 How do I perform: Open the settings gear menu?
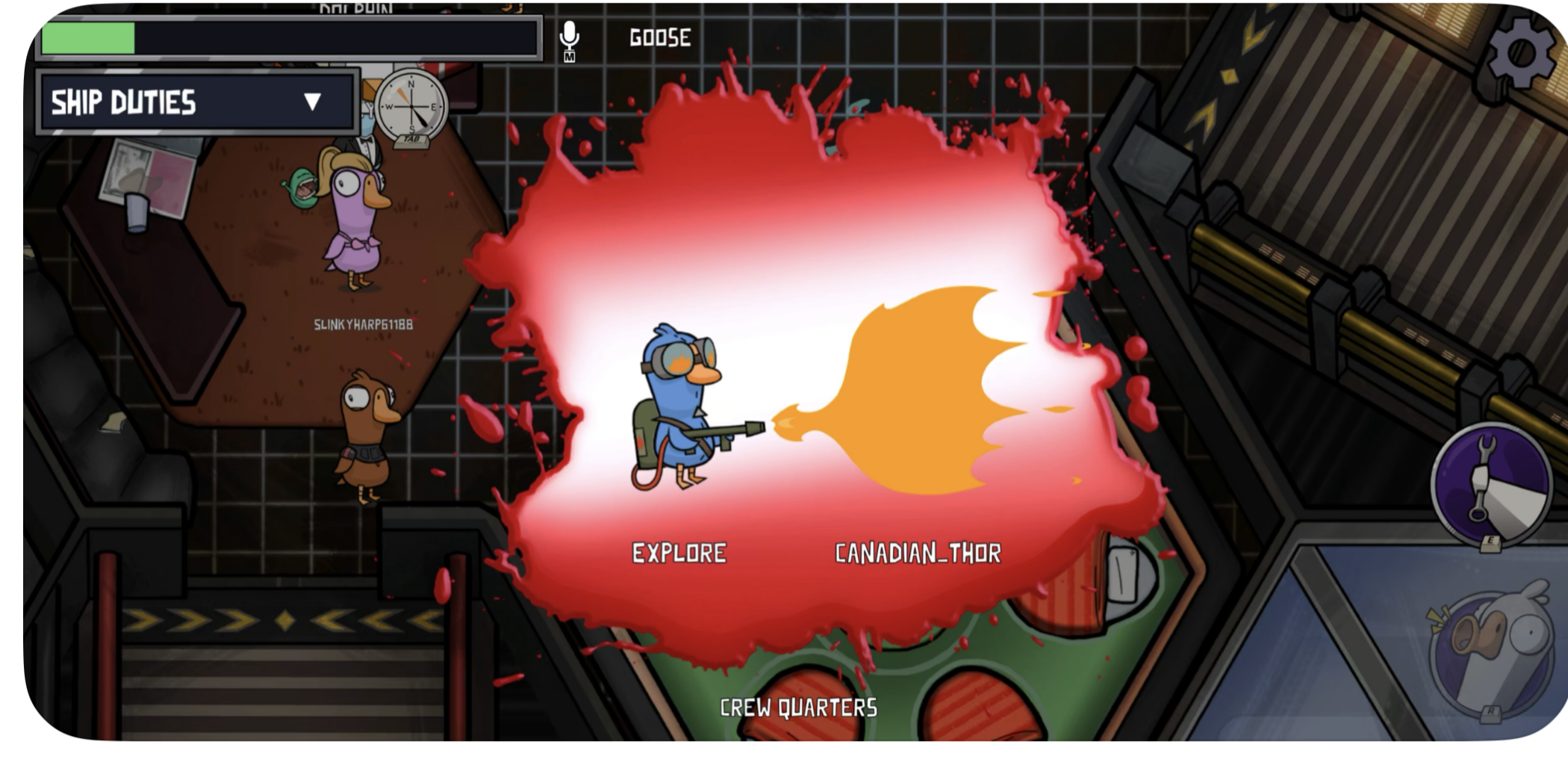point(1521,52)
